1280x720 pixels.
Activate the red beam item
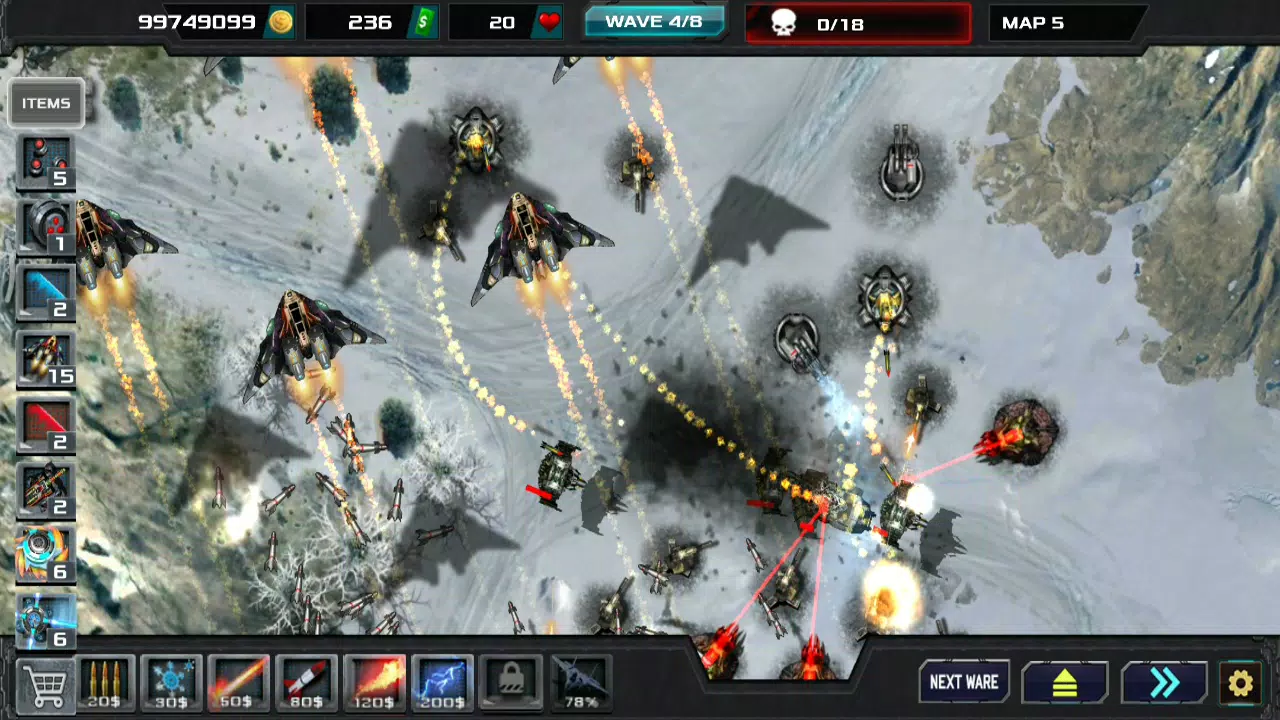[x=46, y=424]
